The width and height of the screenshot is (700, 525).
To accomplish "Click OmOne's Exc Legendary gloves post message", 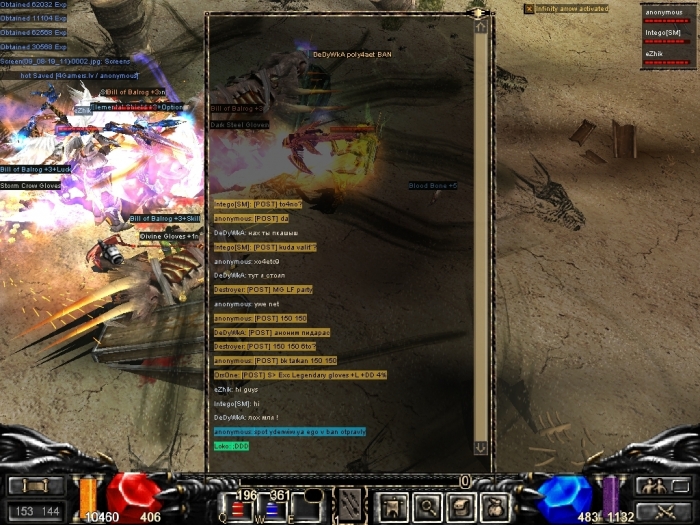I will (x=300, y=375).
